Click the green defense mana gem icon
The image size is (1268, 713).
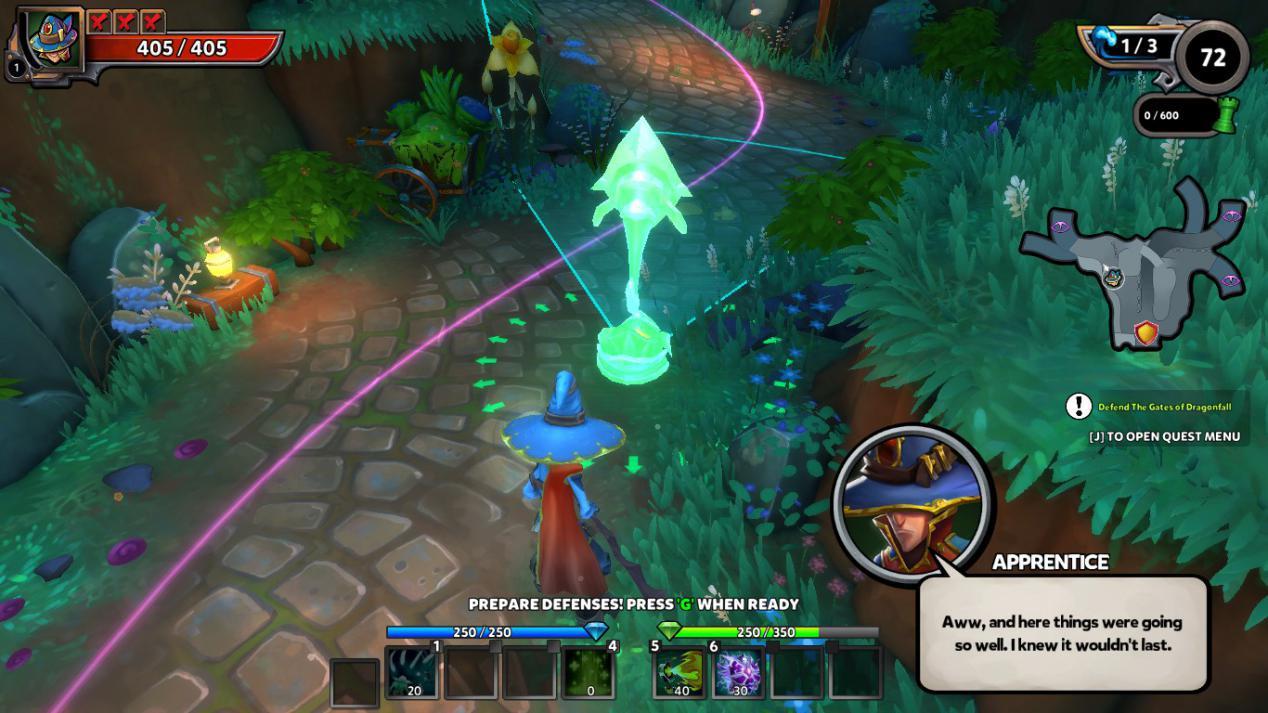[669, 631]
